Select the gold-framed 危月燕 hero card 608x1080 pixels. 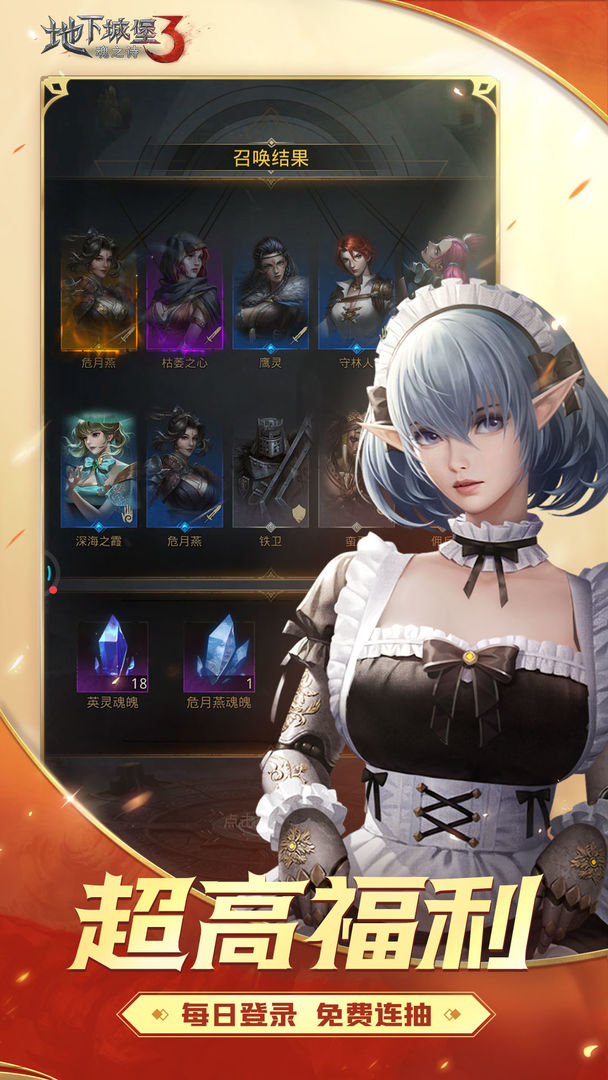coord(98,292)
